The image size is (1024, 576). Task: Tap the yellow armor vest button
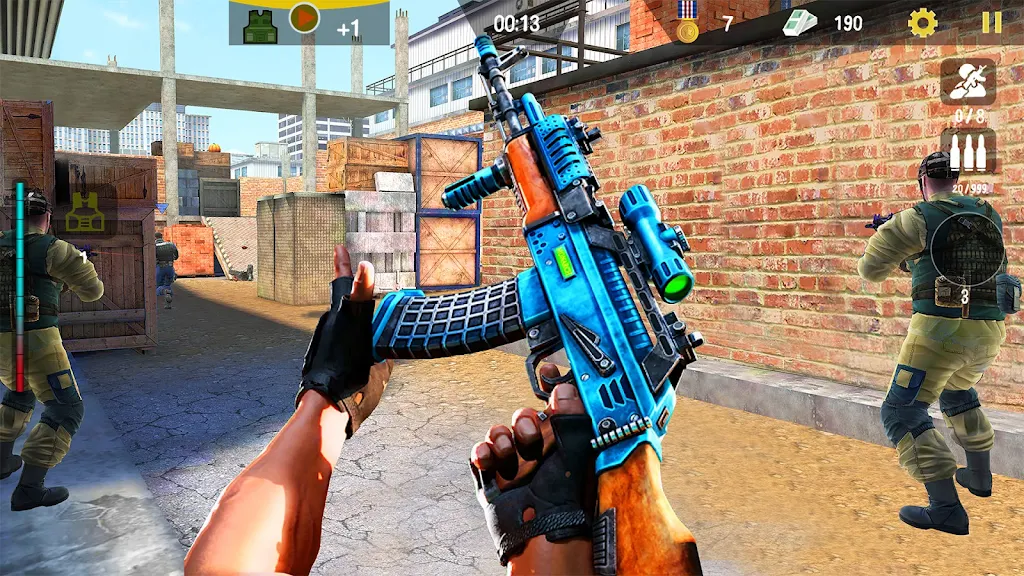84,210
